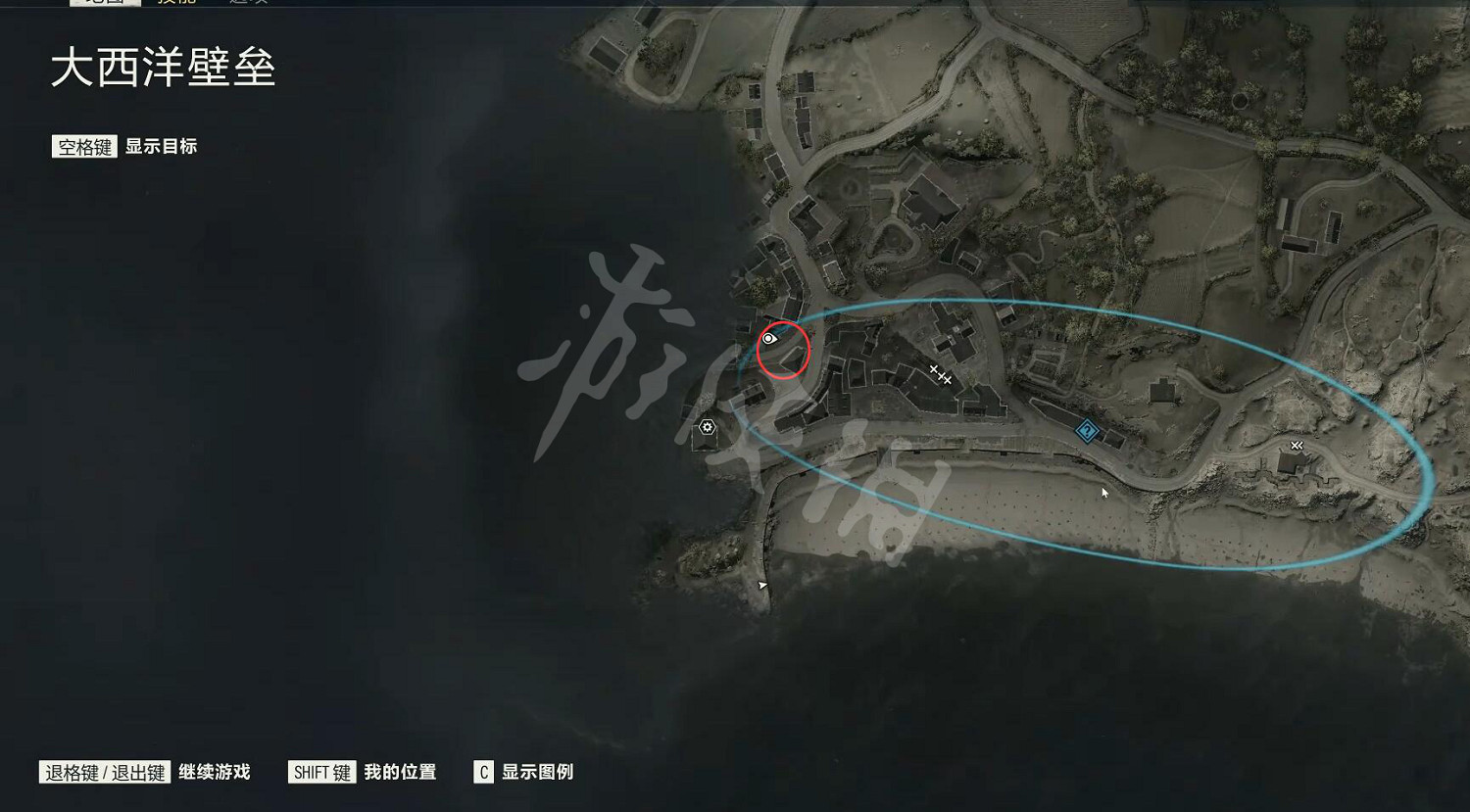Click the mouse cursor position on the beach
1470x812 pixels.
tap(1103, 493)
